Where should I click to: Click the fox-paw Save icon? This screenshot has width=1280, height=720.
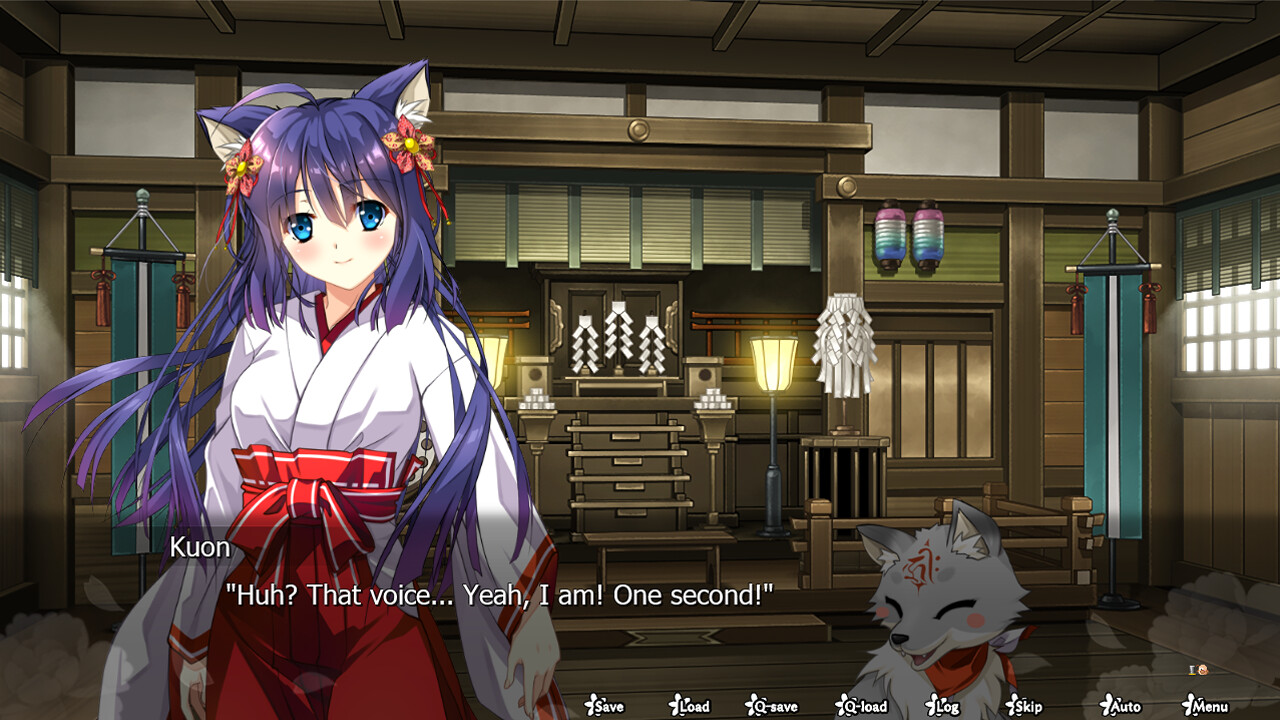(605, 706)
